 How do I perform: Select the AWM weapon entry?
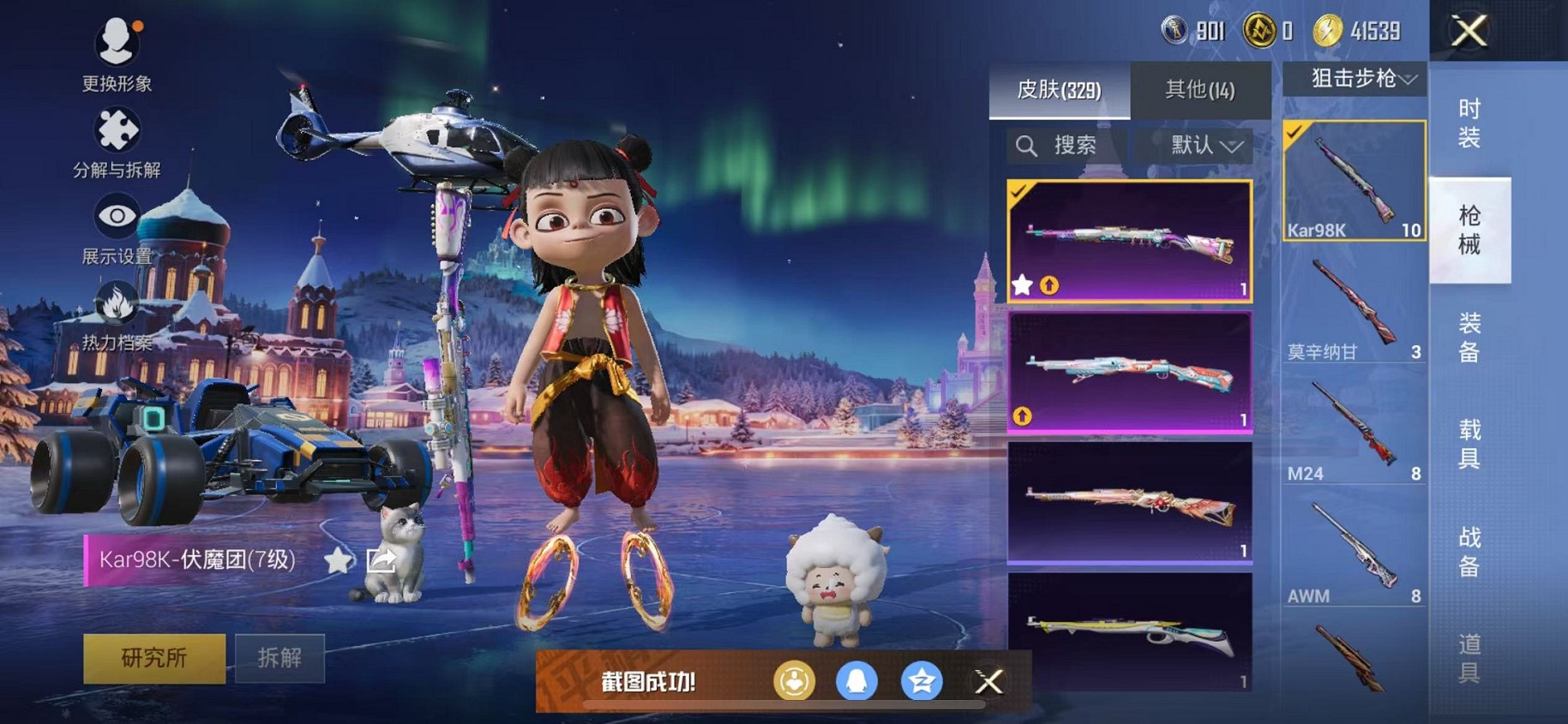(x=1355, y=553)
